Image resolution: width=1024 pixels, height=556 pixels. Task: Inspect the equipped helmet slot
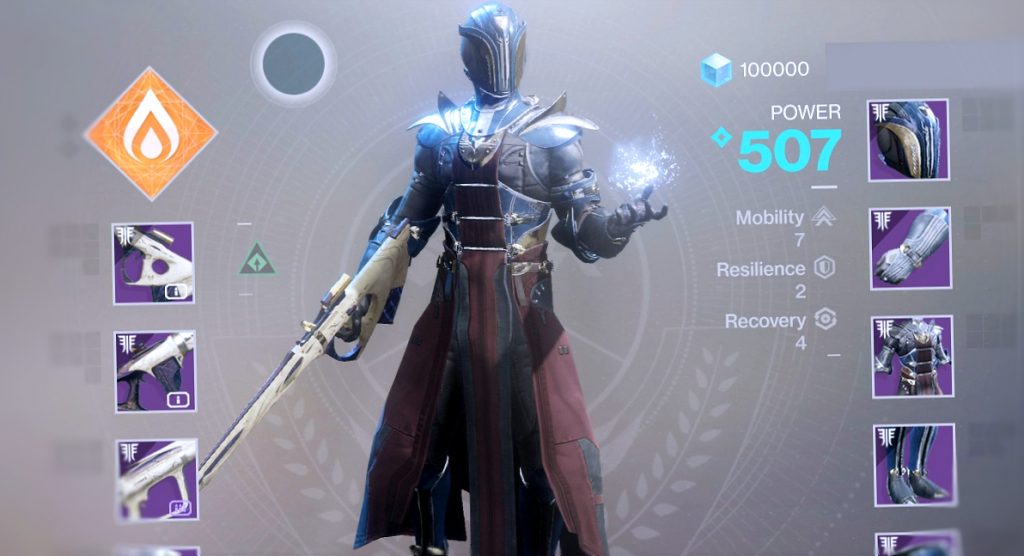pyautogui.click(x=908, y=140)
